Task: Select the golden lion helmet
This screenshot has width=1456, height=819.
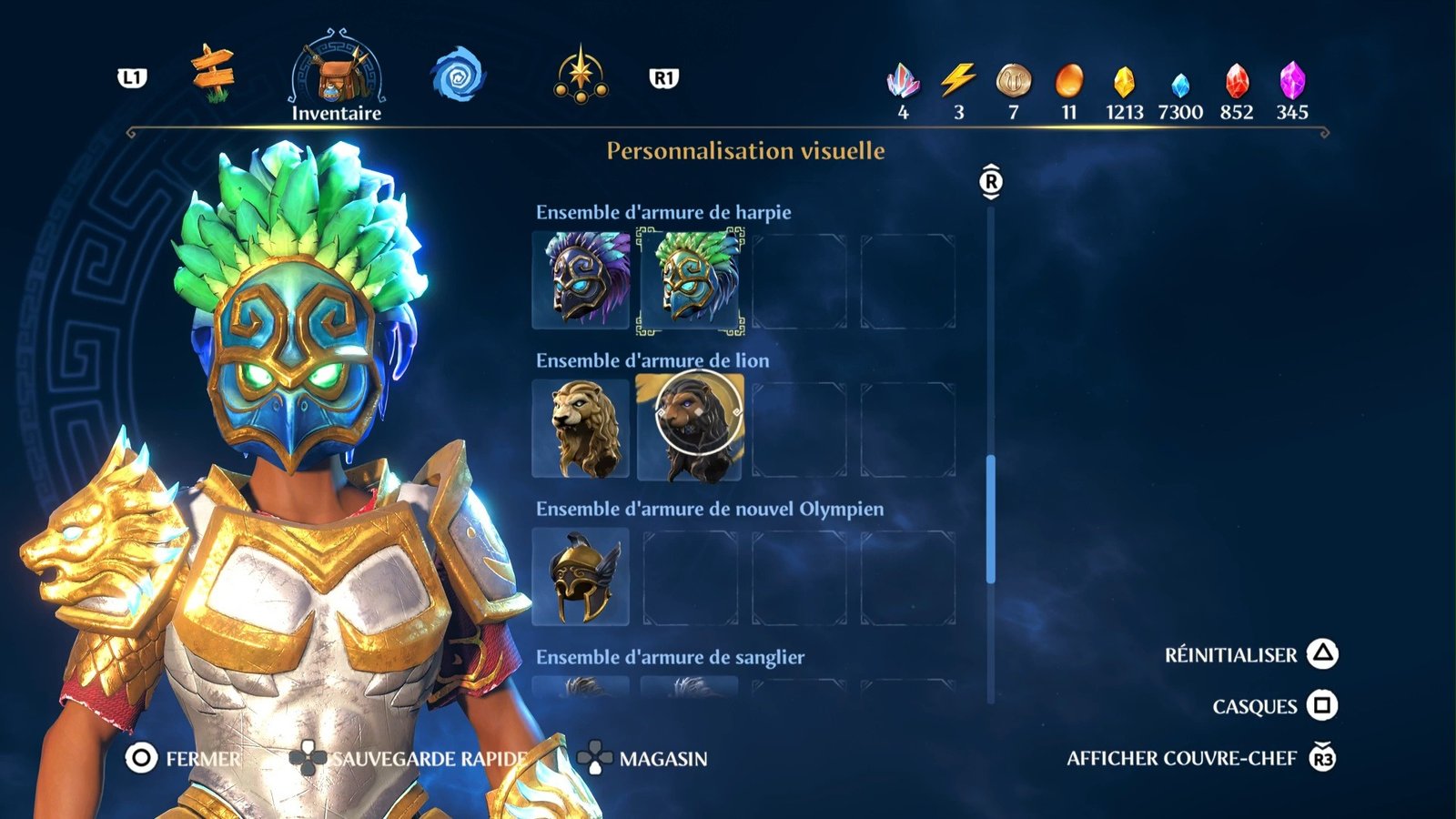Action: point(581,429)
